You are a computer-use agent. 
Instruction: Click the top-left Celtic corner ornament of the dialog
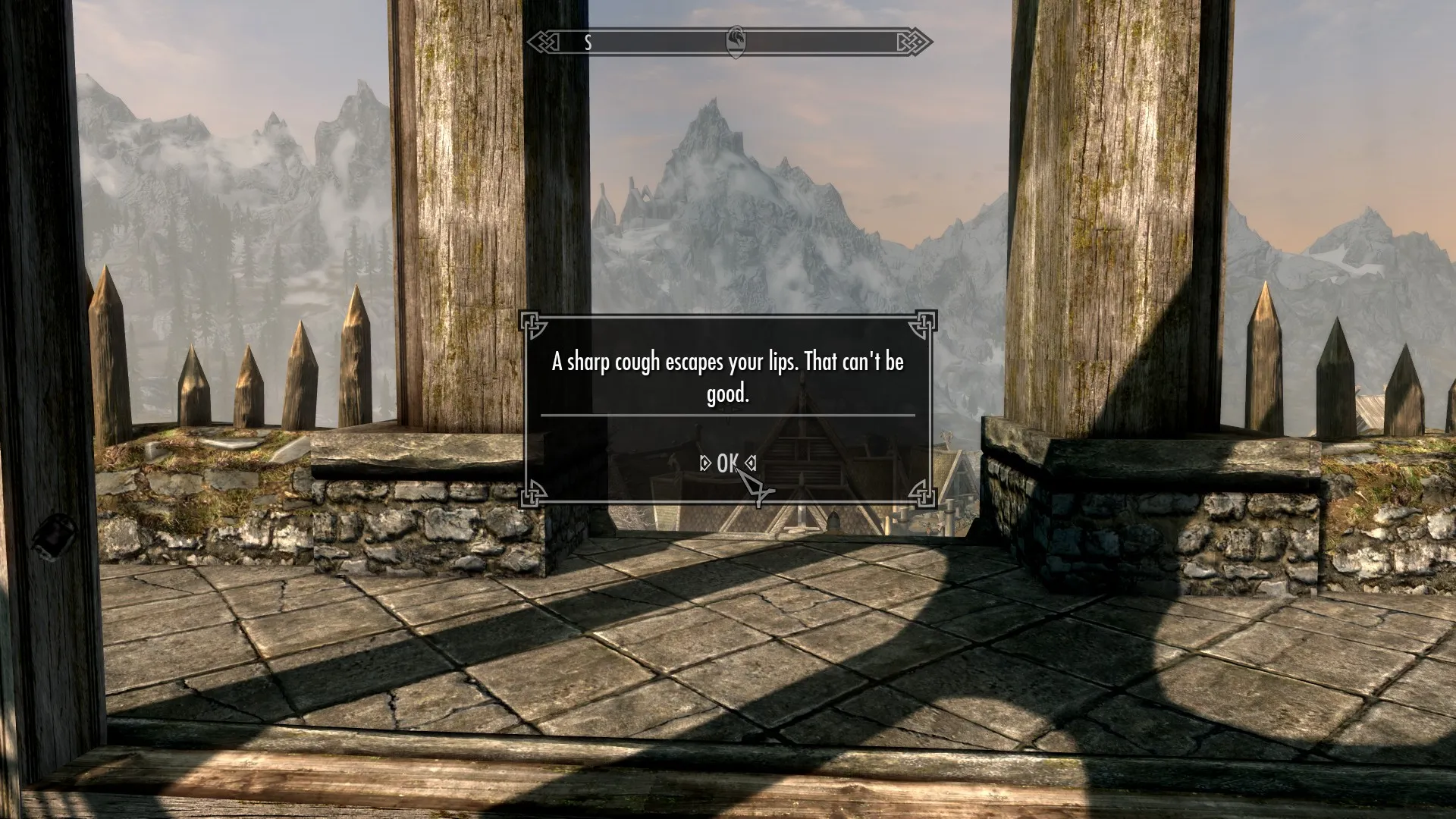tap(533, 326)
